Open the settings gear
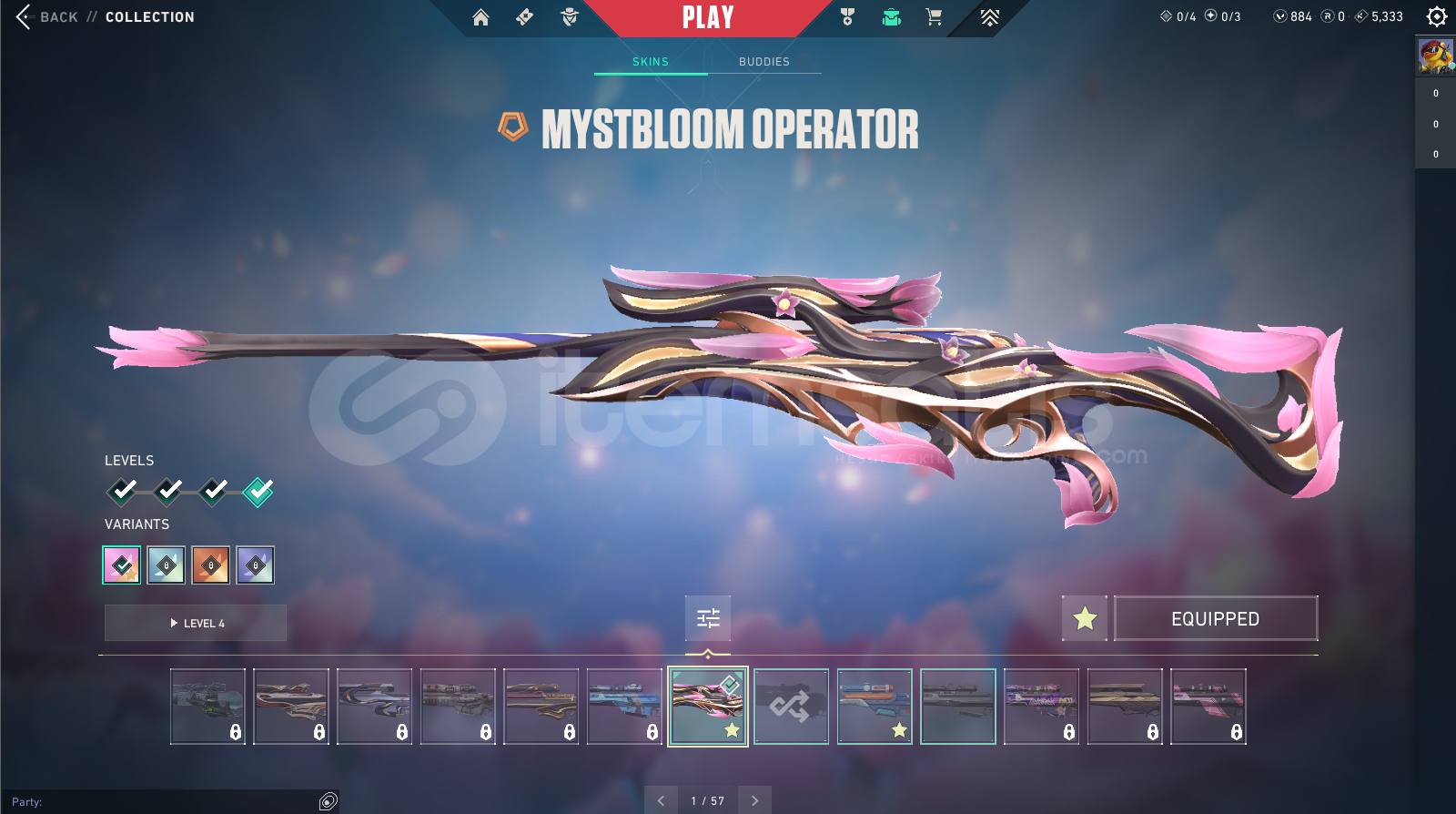 [1436, 16]
